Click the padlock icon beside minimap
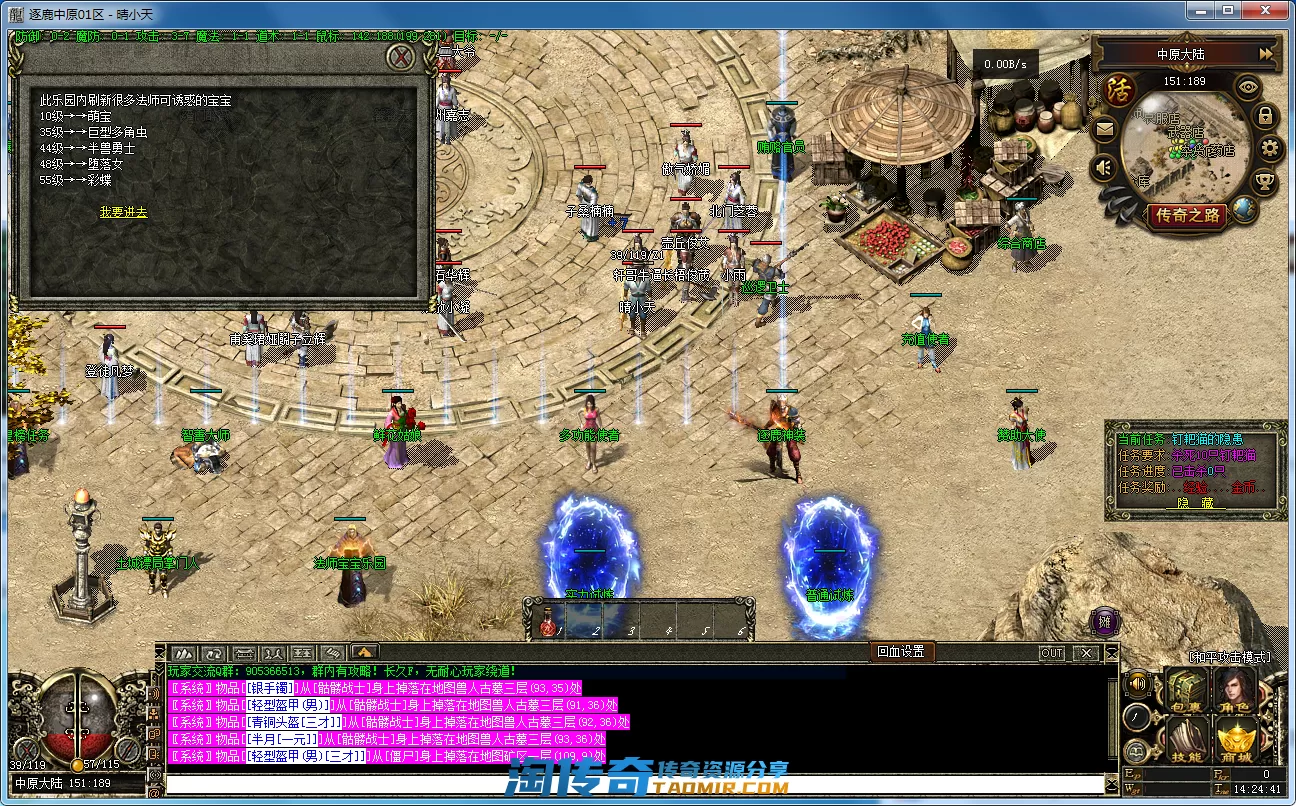The height and width of the screenshot is (806, 1296). [x=1266, y=116]
